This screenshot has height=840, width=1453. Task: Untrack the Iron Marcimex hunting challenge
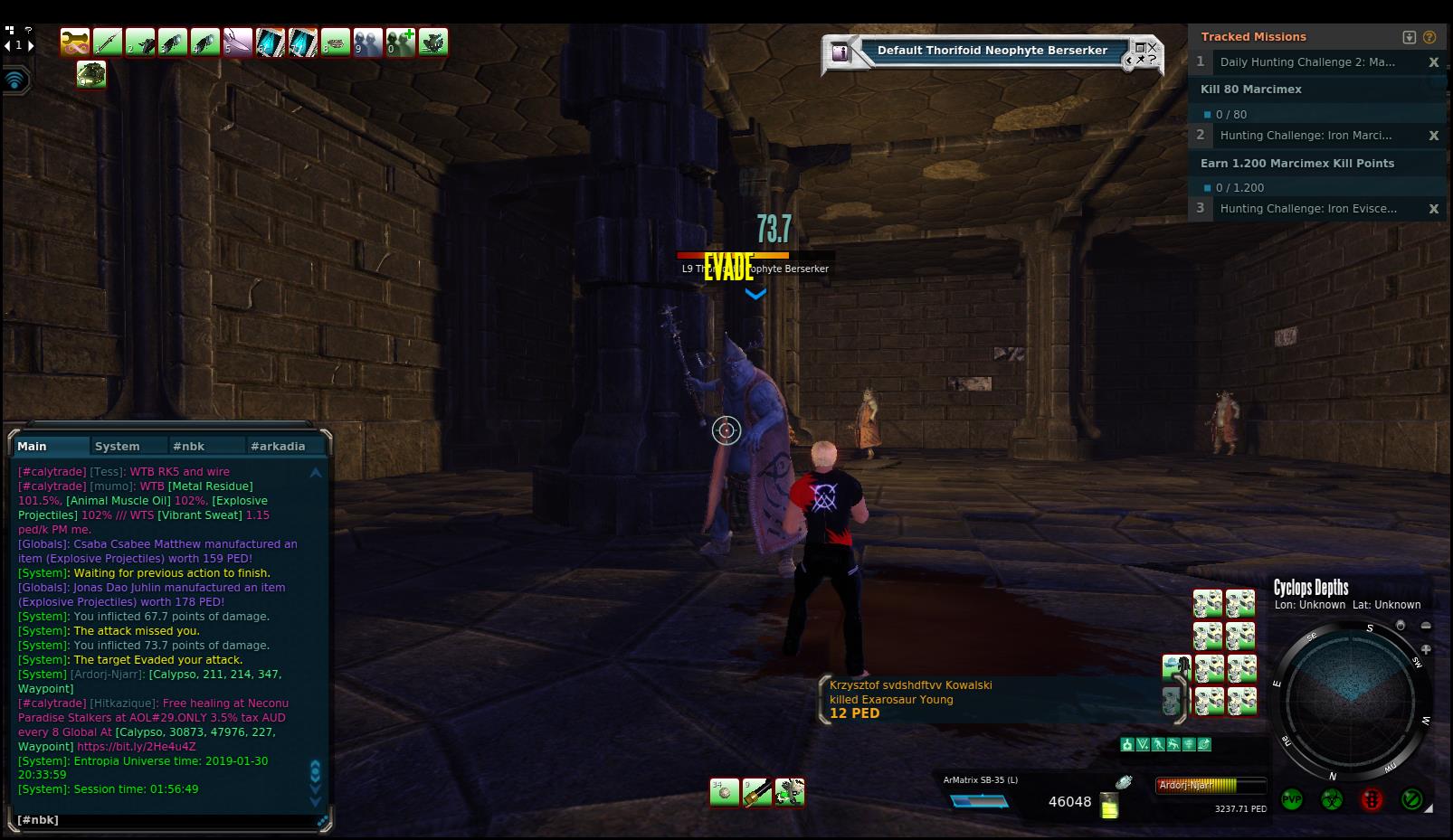(x=1433, y=136)
